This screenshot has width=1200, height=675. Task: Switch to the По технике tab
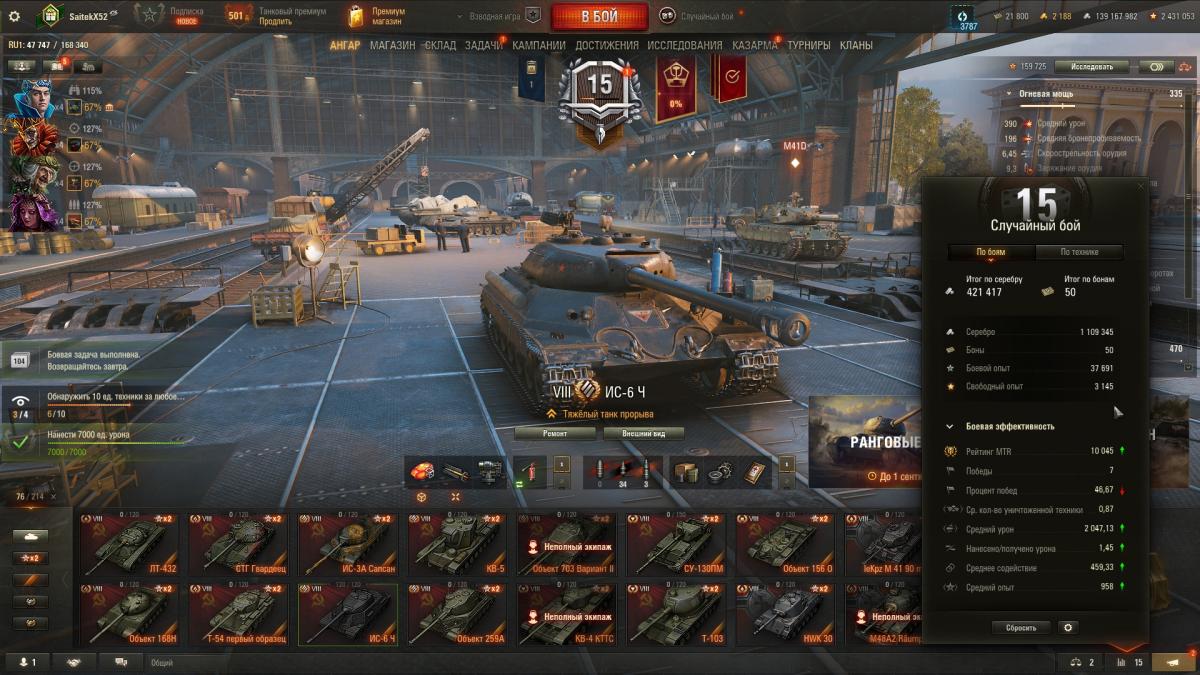[1079, 252]
